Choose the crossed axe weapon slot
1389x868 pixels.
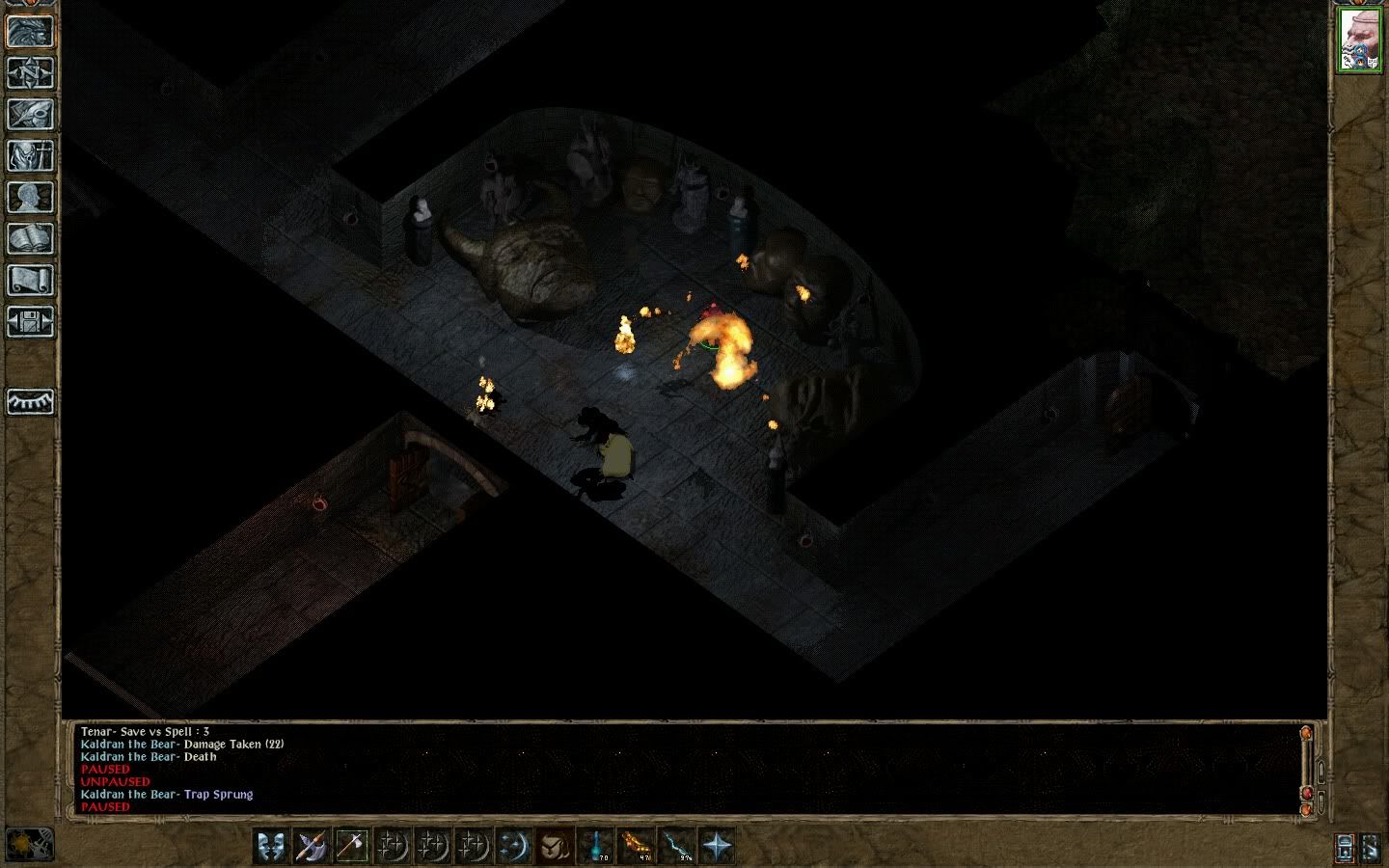click(x=312, y=846)
